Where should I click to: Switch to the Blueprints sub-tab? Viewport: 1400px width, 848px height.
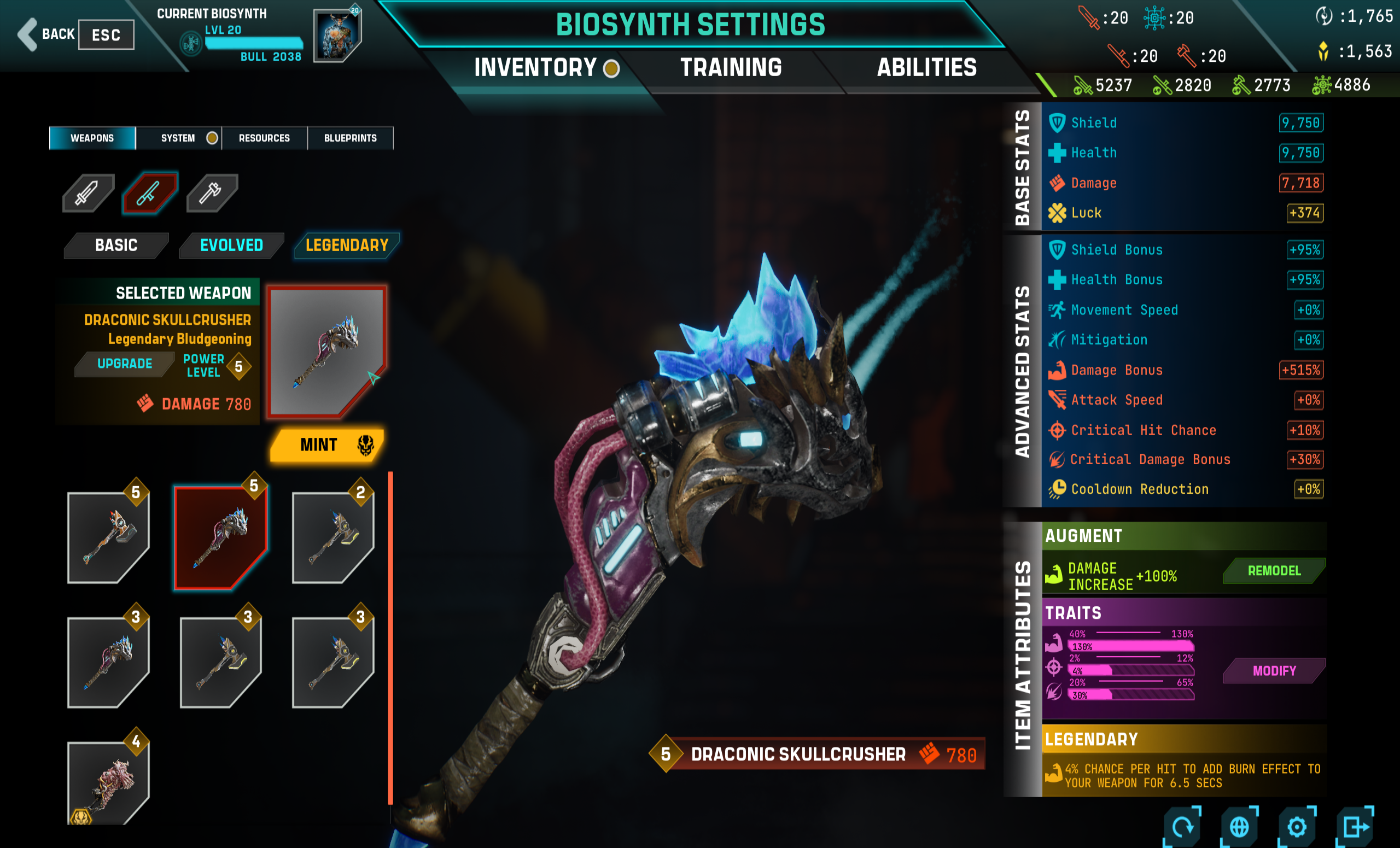(x=350, y=138)
